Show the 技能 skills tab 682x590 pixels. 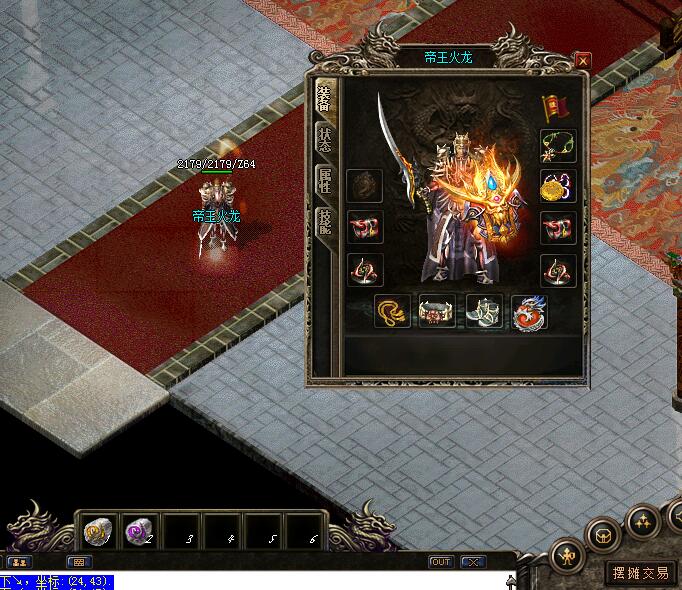click(x=325, y=221)
